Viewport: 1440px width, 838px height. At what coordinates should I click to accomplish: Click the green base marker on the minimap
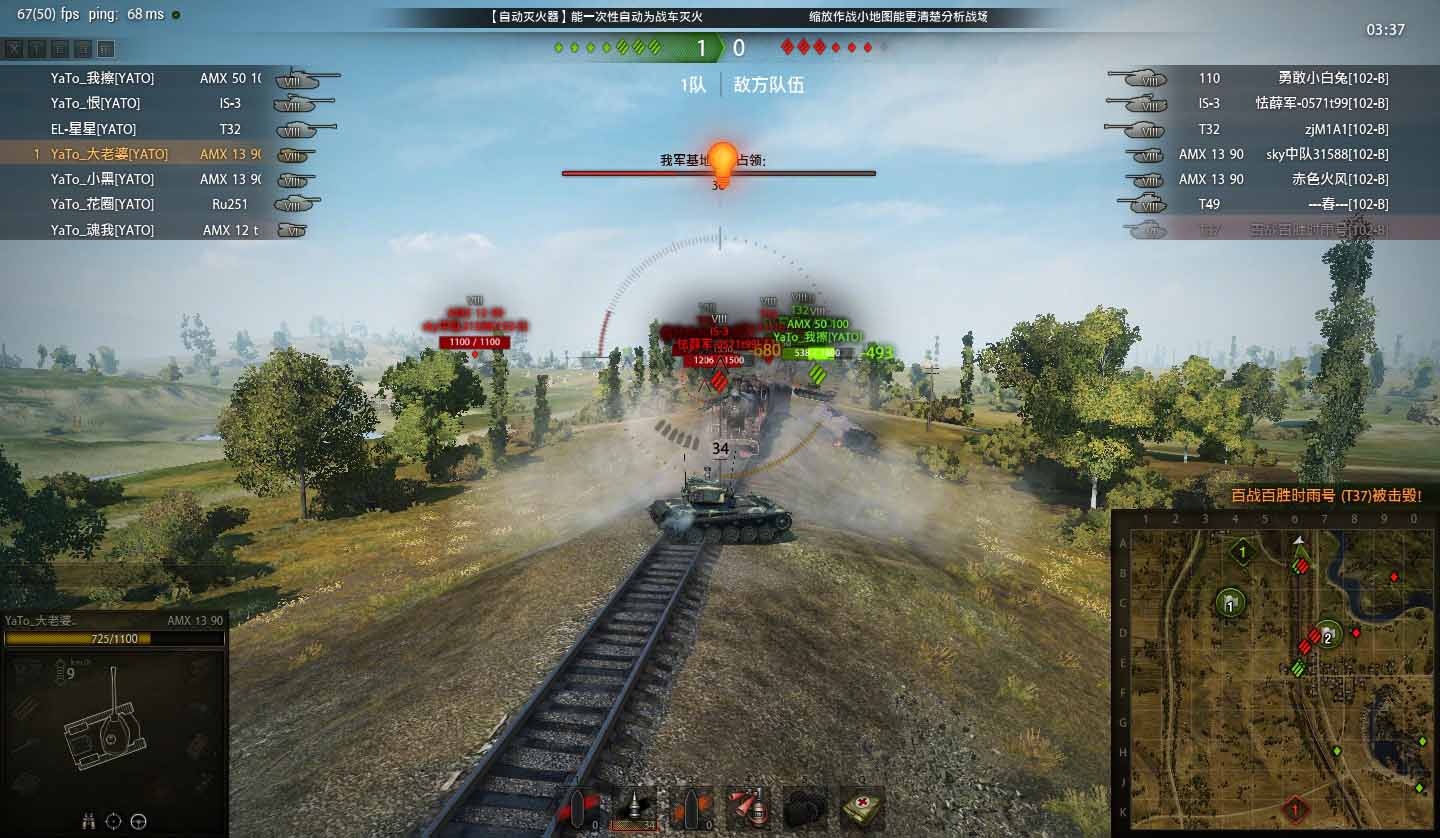[x=1243, y=551]
